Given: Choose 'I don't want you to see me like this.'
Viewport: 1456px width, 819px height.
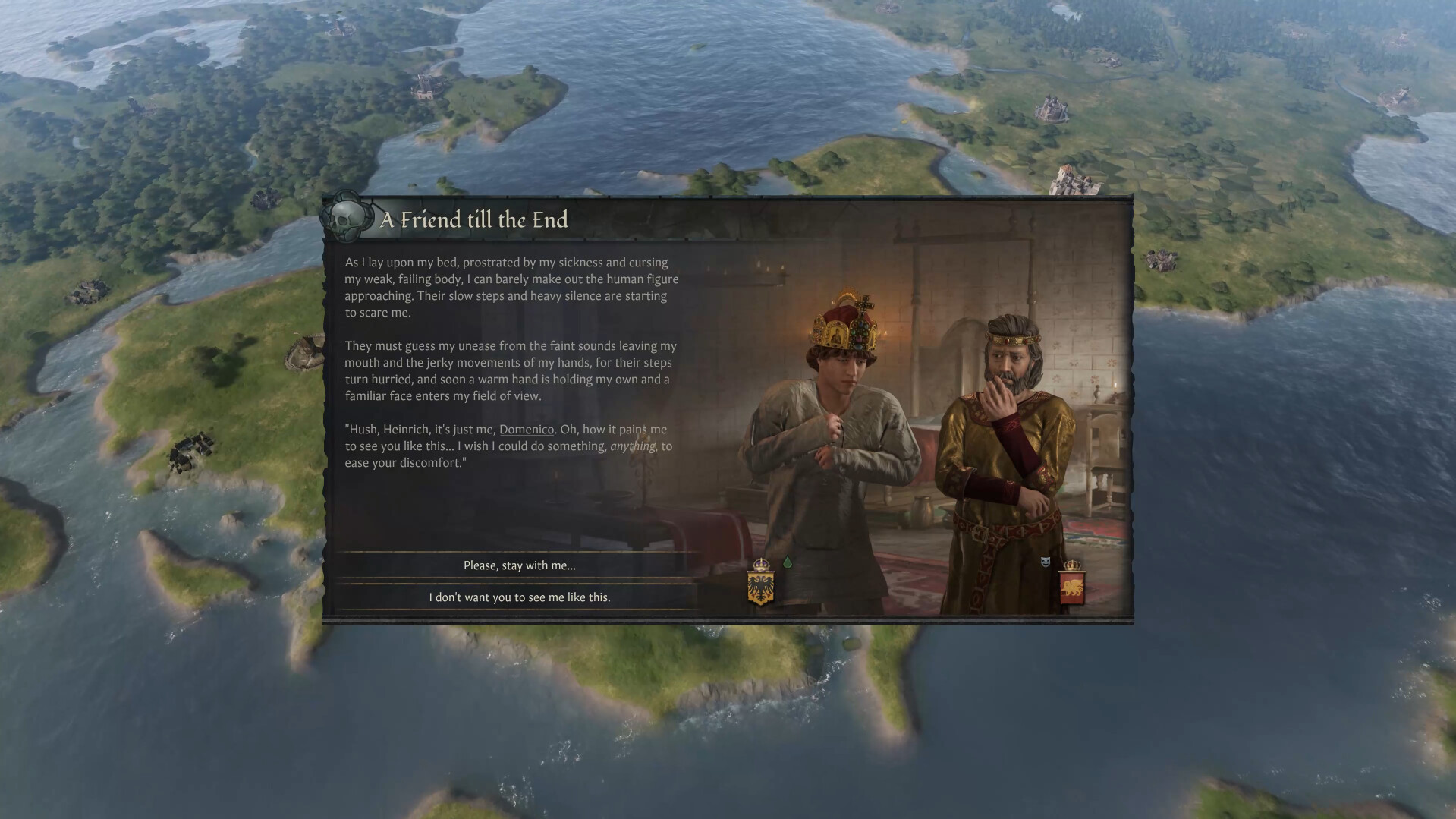Looking at the screenshot, I should (520, 597).
